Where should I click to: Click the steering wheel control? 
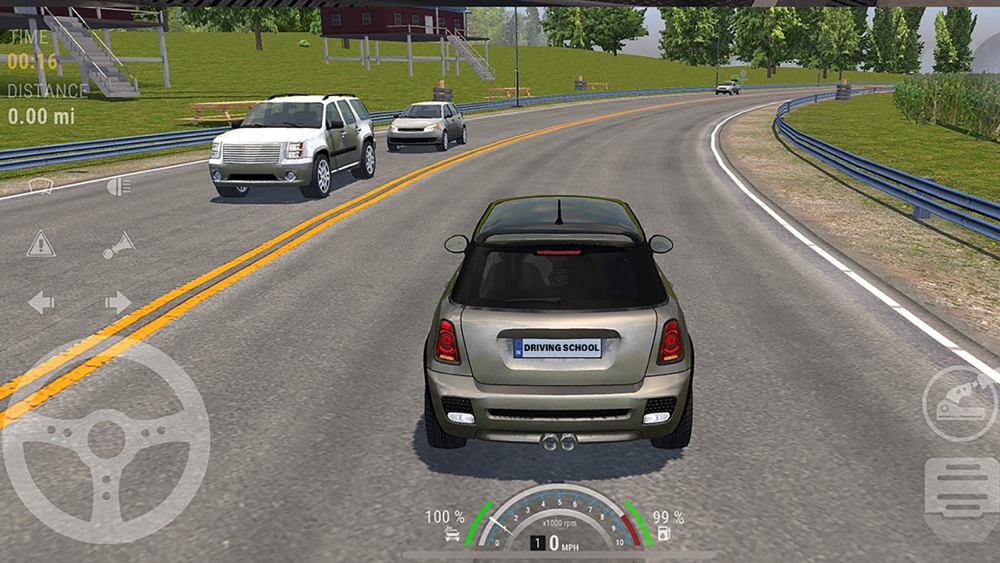click(x=106, y=440)
